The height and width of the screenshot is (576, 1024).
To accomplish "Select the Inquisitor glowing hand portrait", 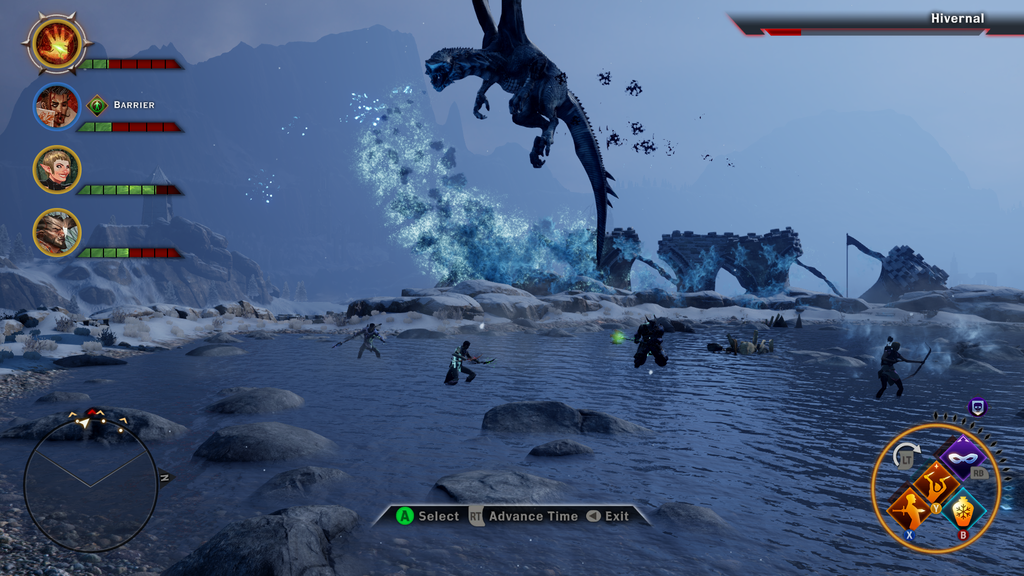I will [x=57, y=43].
